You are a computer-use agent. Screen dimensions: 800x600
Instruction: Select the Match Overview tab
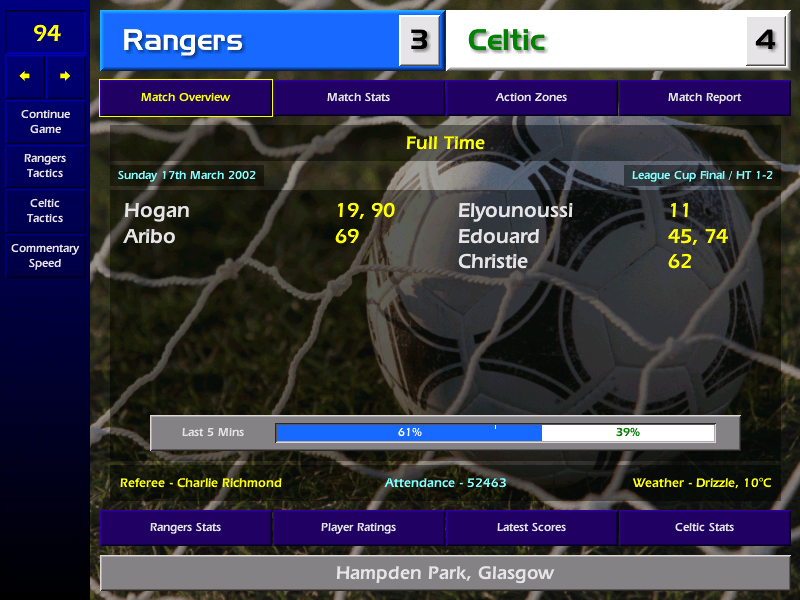[185, 98]
